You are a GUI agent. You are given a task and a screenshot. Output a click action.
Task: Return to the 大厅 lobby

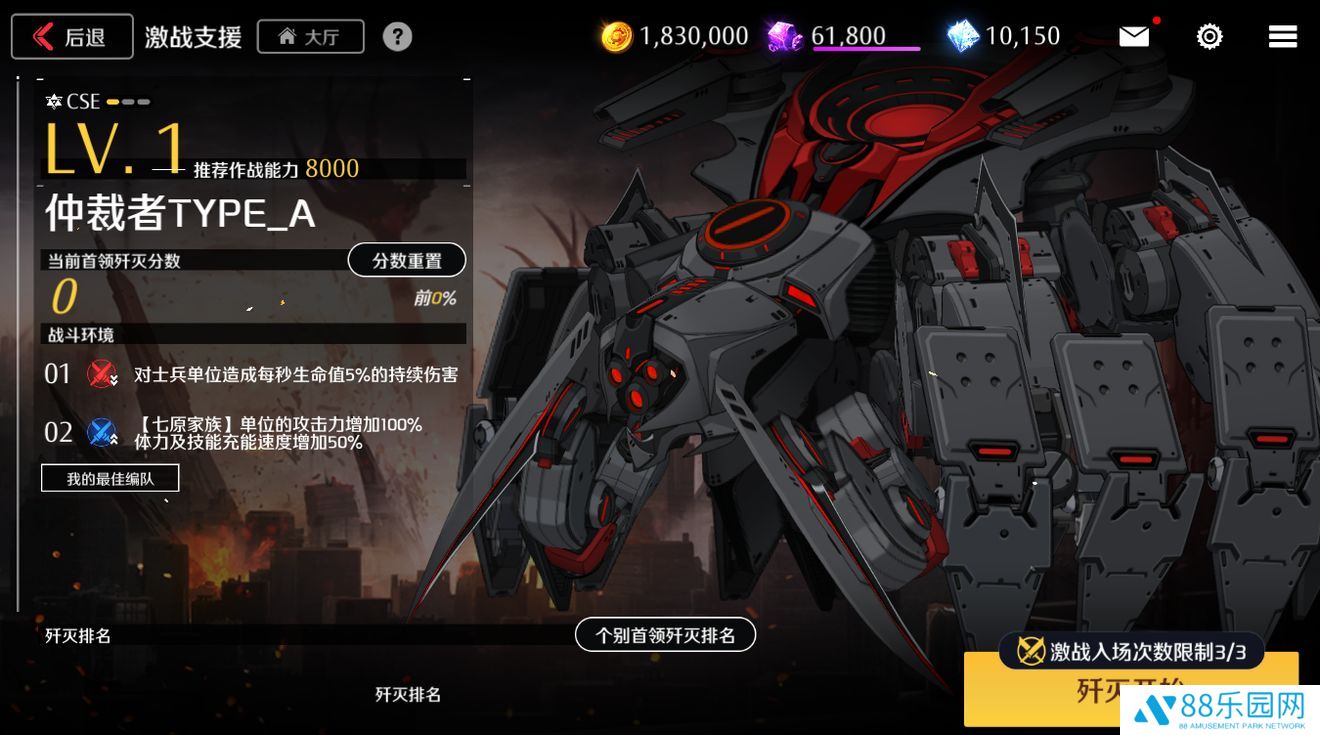pos(310,37)
